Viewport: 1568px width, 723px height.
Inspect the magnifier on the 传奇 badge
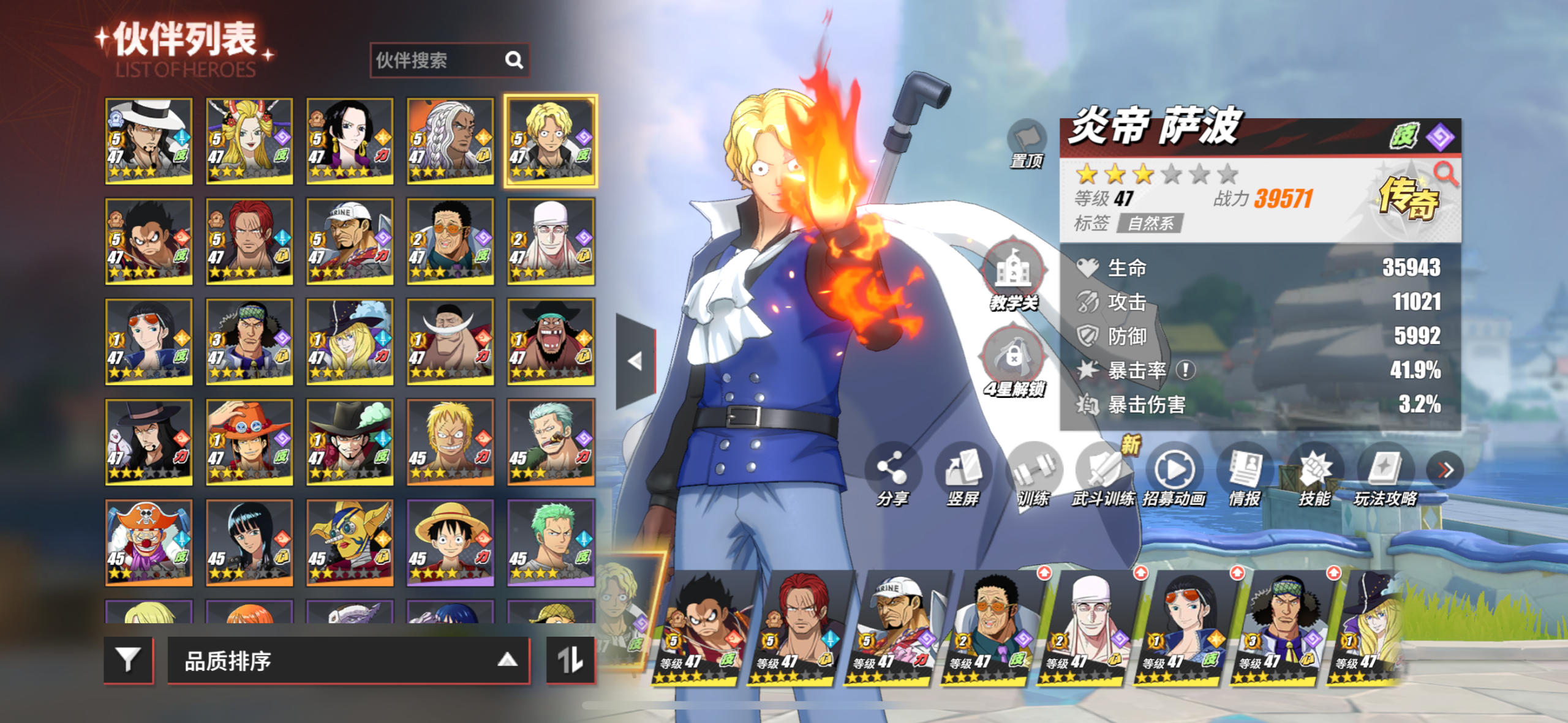point(1446,174)
